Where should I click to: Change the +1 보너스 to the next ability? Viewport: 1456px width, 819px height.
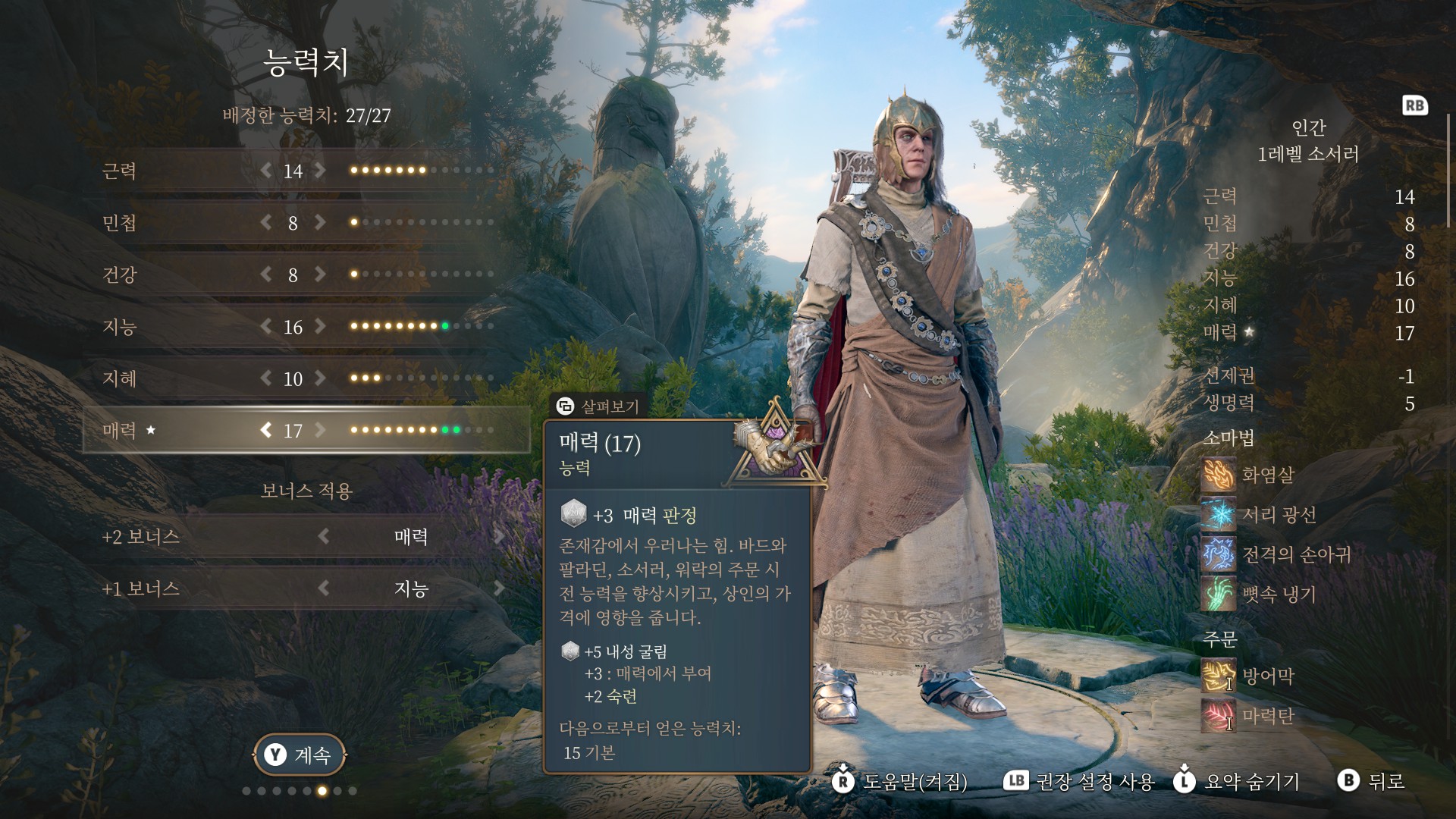tap(499, 588)
